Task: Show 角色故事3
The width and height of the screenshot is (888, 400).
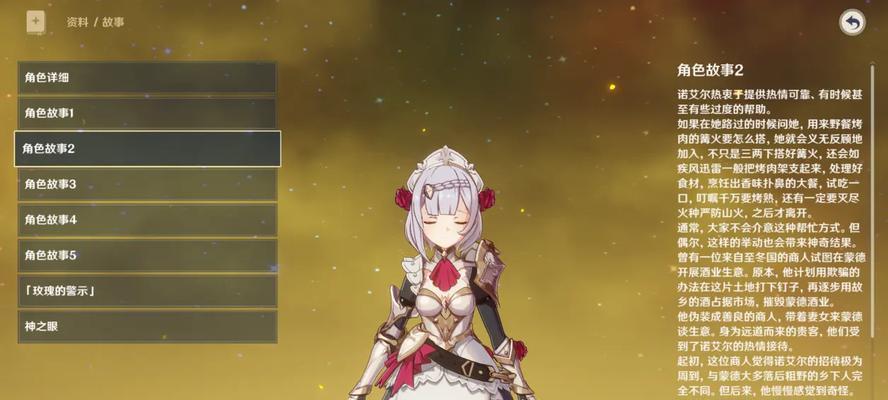Action: pyautogui.click(x=147, y=184)
